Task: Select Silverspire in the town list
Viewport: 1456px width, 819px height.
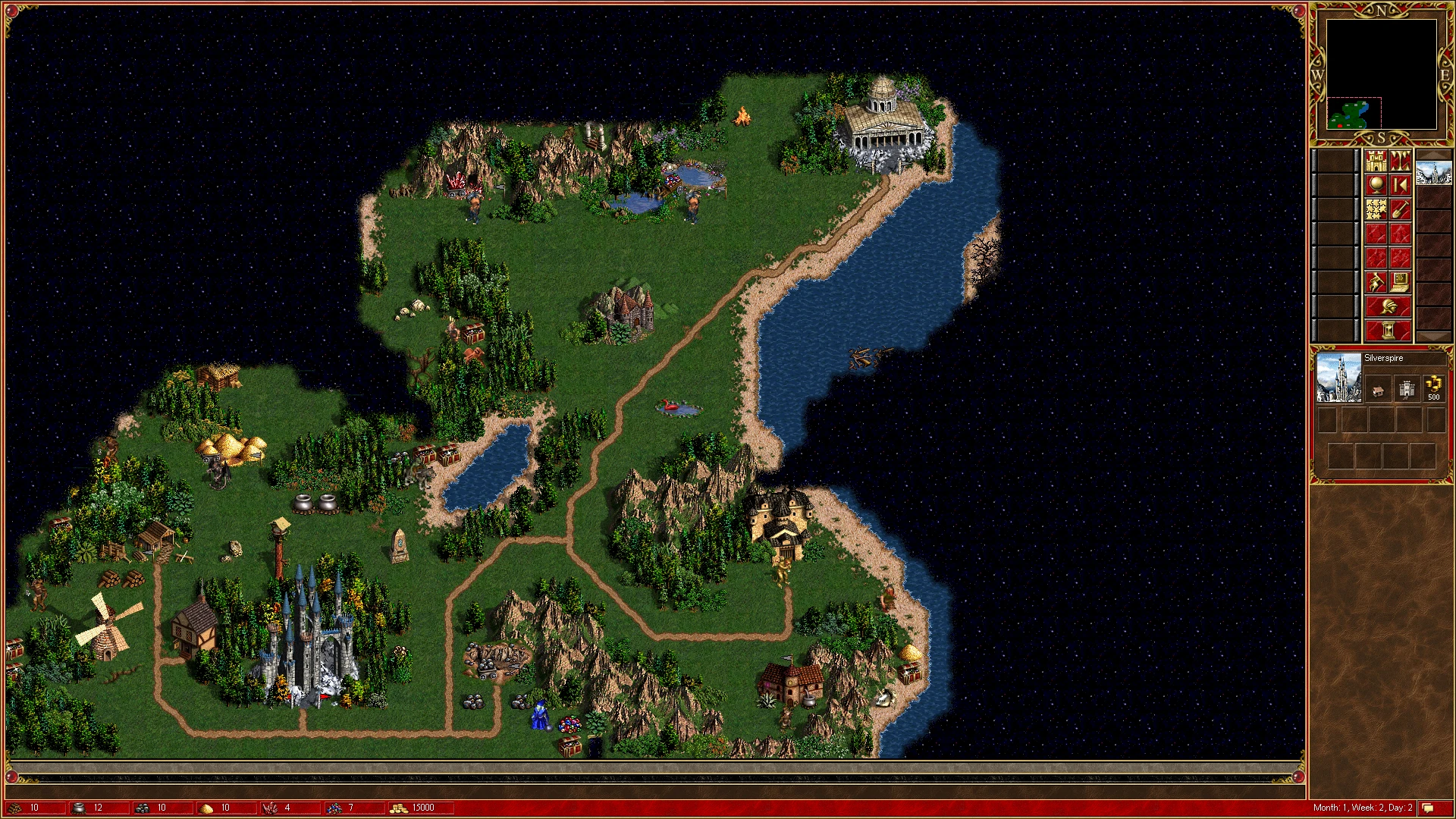Action: click(x=1433, y=173)
